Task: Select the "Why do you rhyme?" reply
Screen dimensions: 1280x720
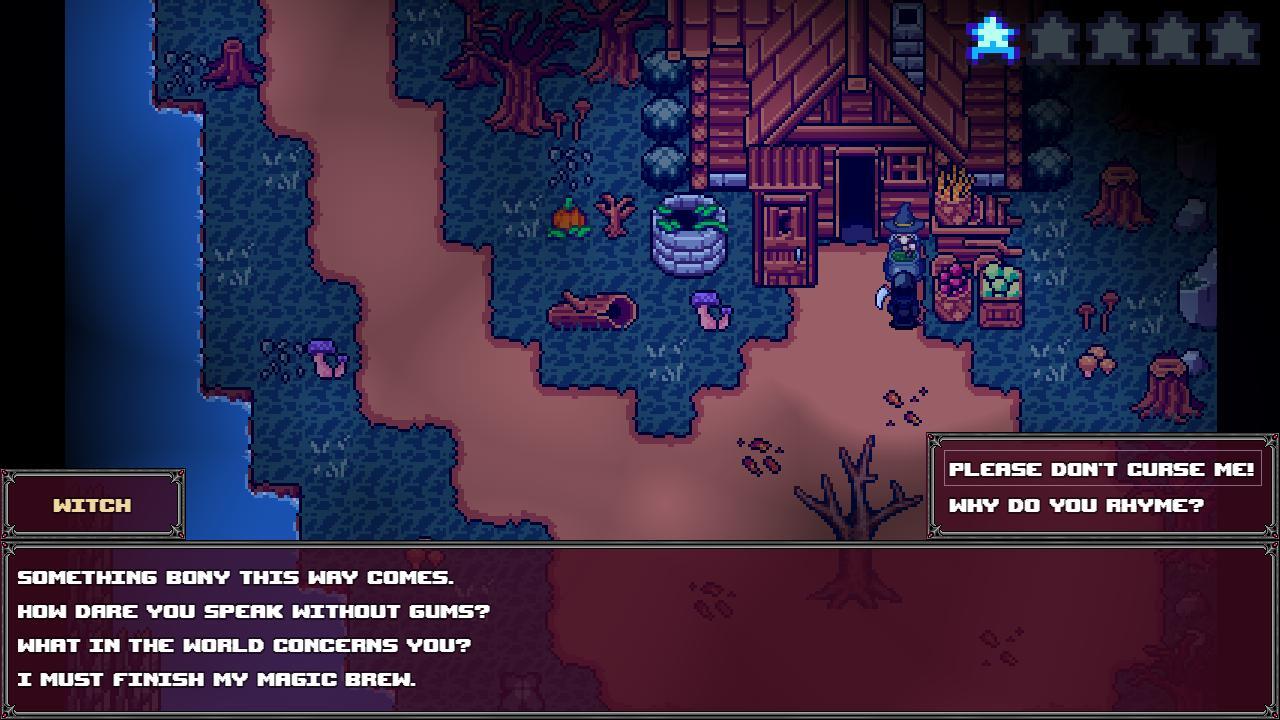Action: (x=1076, y=505)
